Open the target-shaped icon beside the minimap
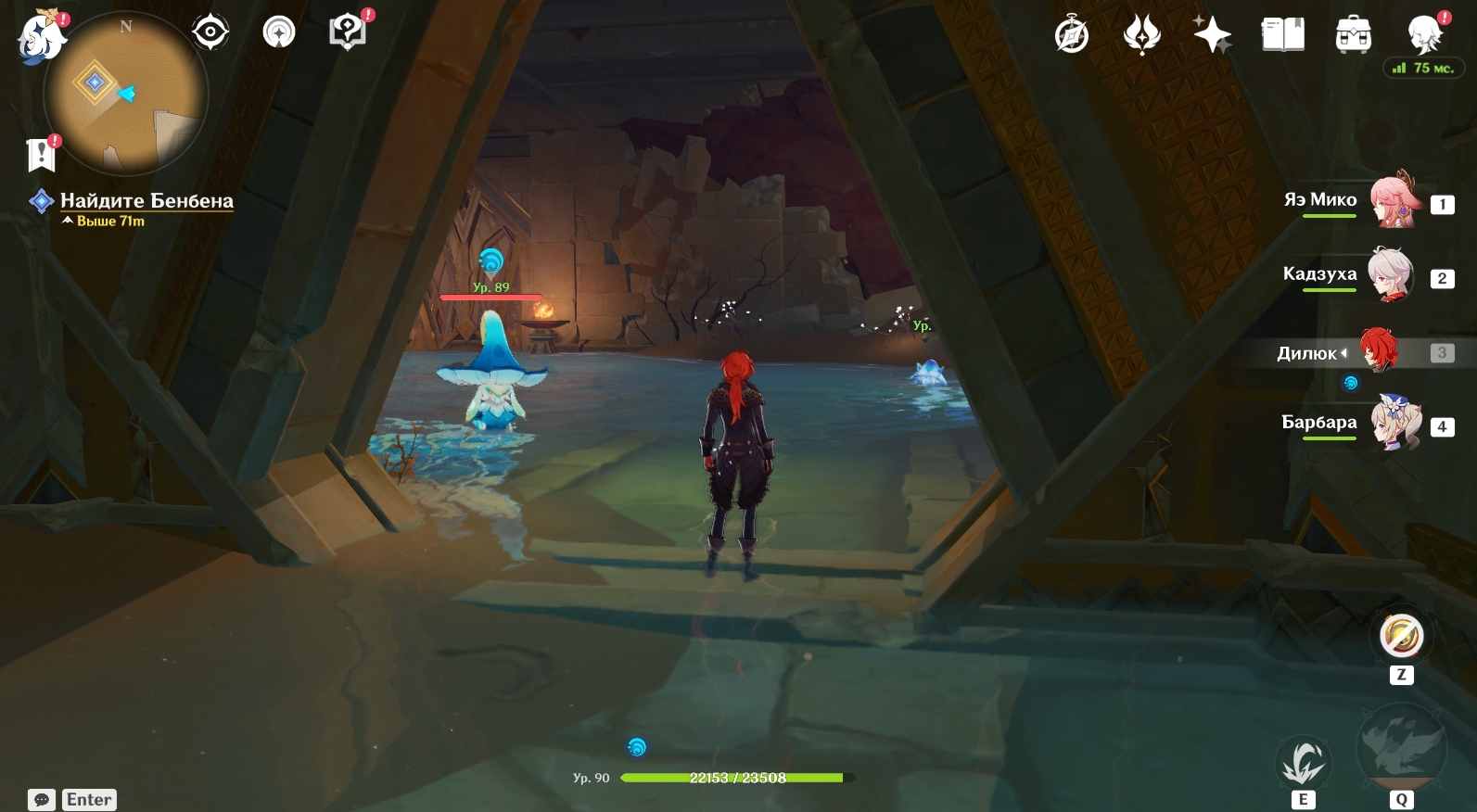1477x812 pixels. (x=210, y=33)
